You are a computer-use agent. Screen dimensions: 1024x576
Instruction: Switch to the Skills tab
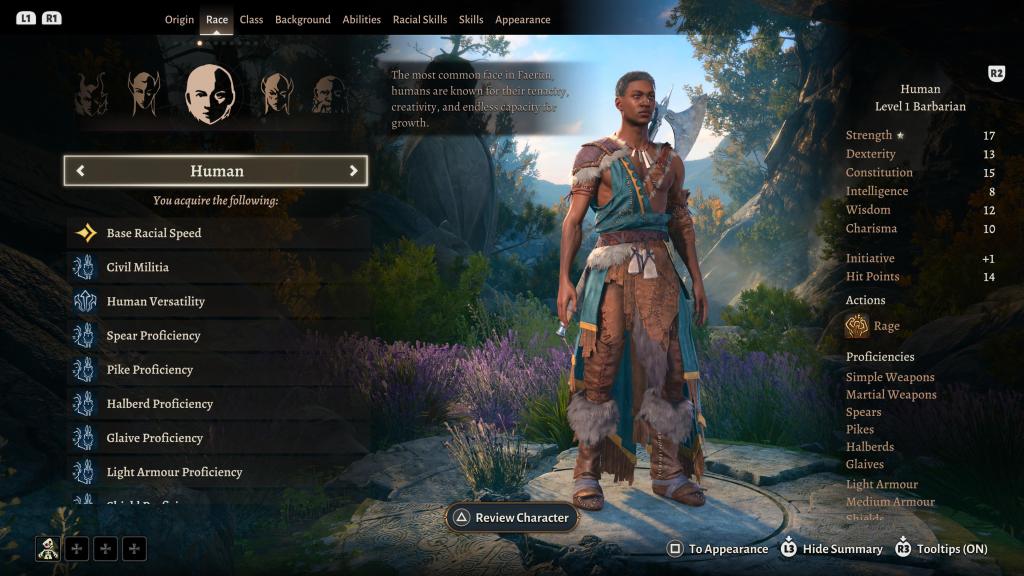point(471,20)
